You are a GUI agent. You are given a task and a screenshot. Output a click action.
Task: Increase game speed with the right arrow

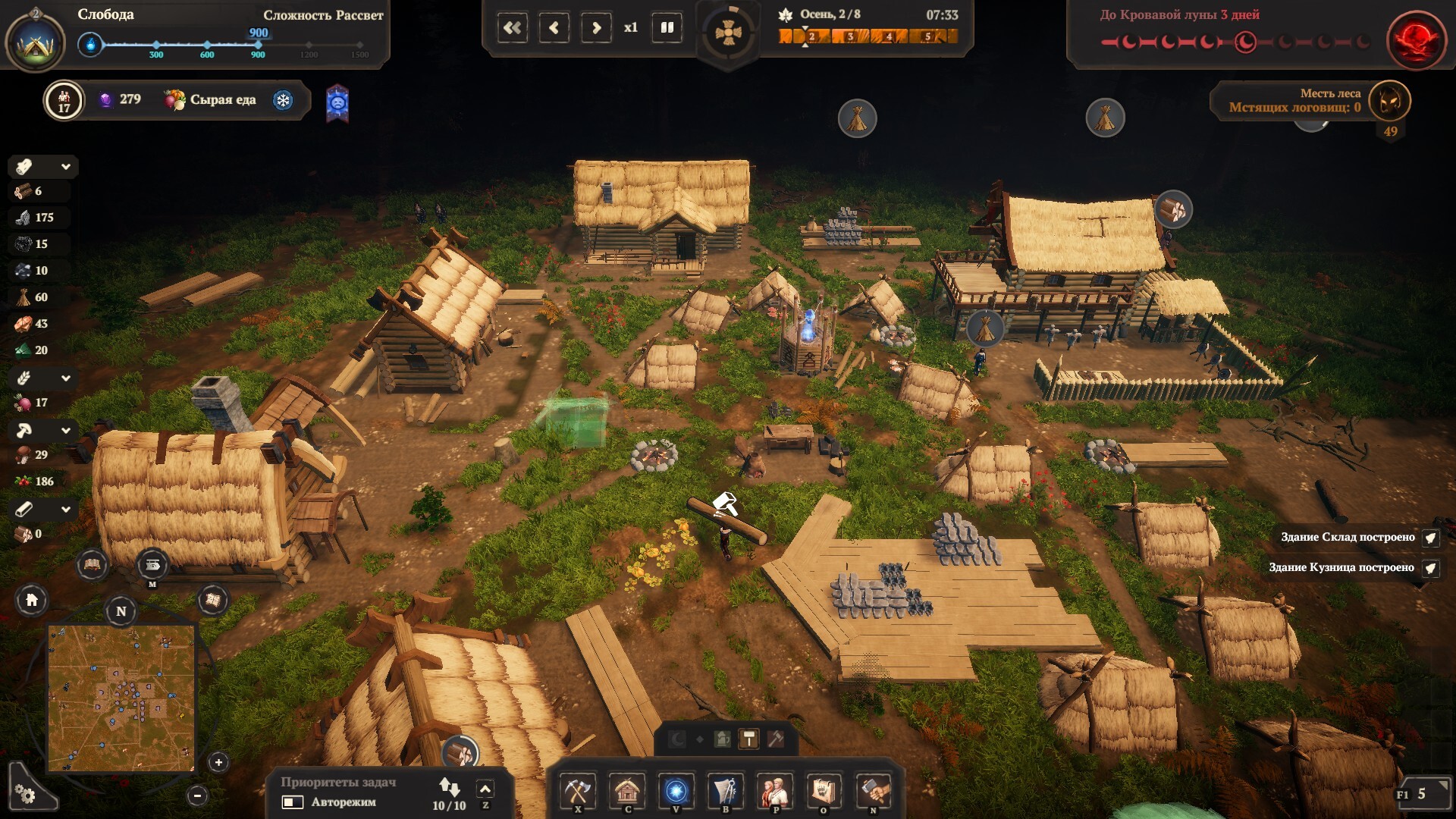coord(596,28)
